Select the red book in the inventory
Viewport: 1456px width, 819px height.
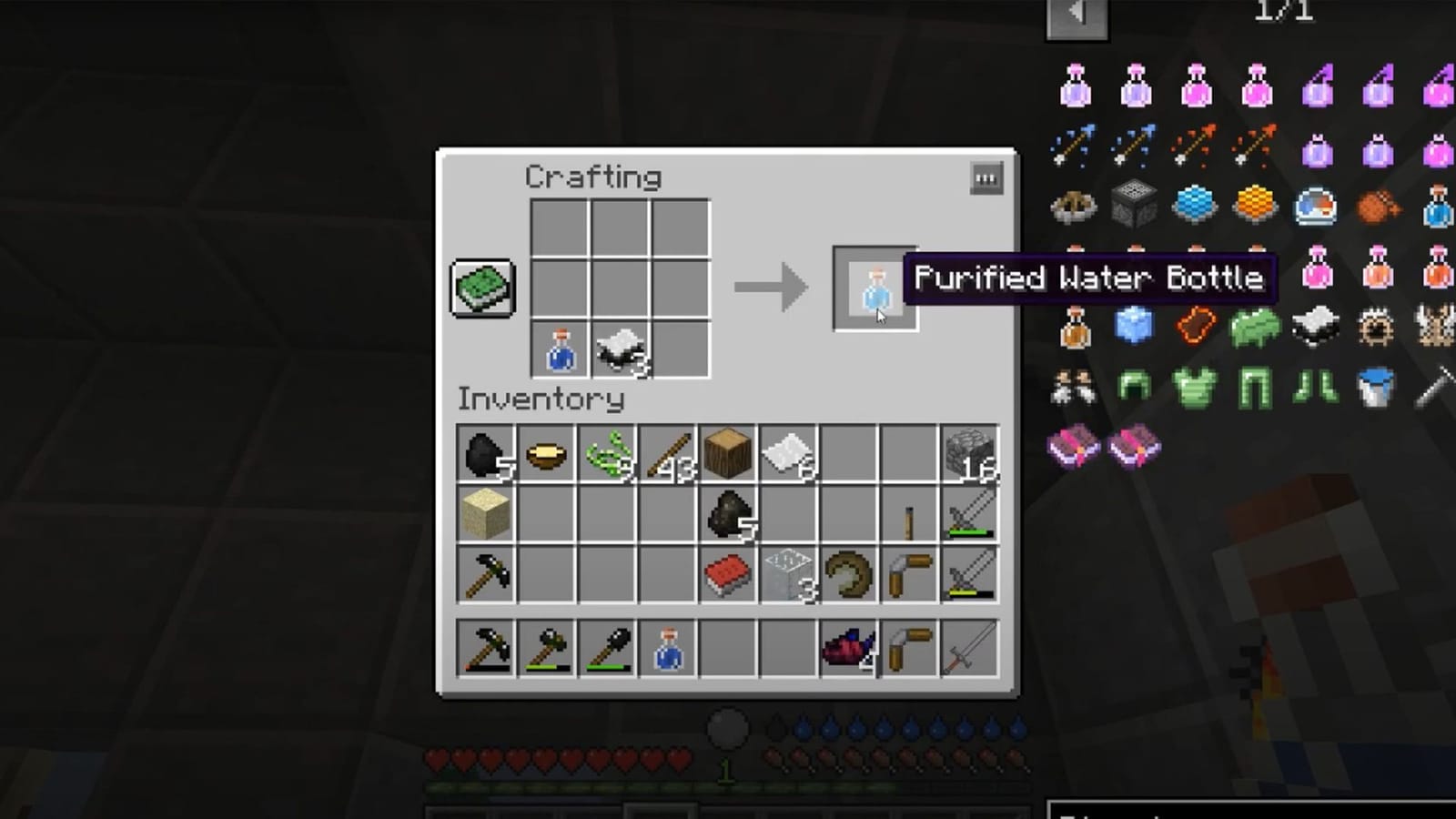(726, 572)
